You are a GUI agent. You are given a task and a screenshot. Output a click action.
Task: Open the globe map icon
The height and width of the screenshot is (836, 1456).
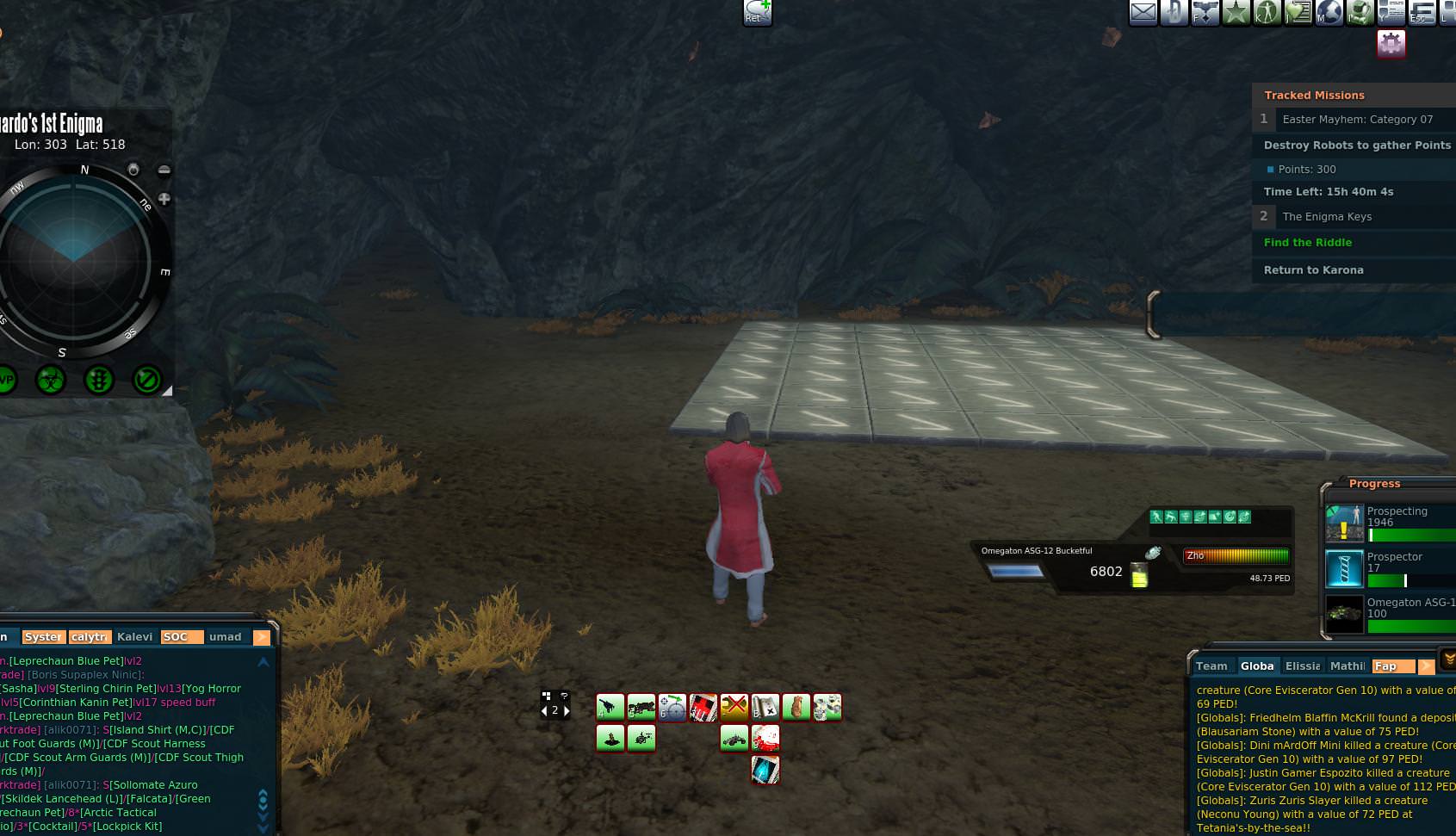coord(1329,12)
